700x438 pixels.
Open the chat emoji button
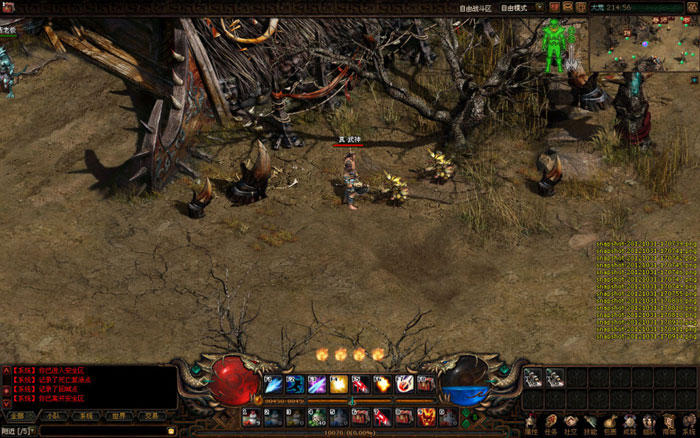[173, 431]
